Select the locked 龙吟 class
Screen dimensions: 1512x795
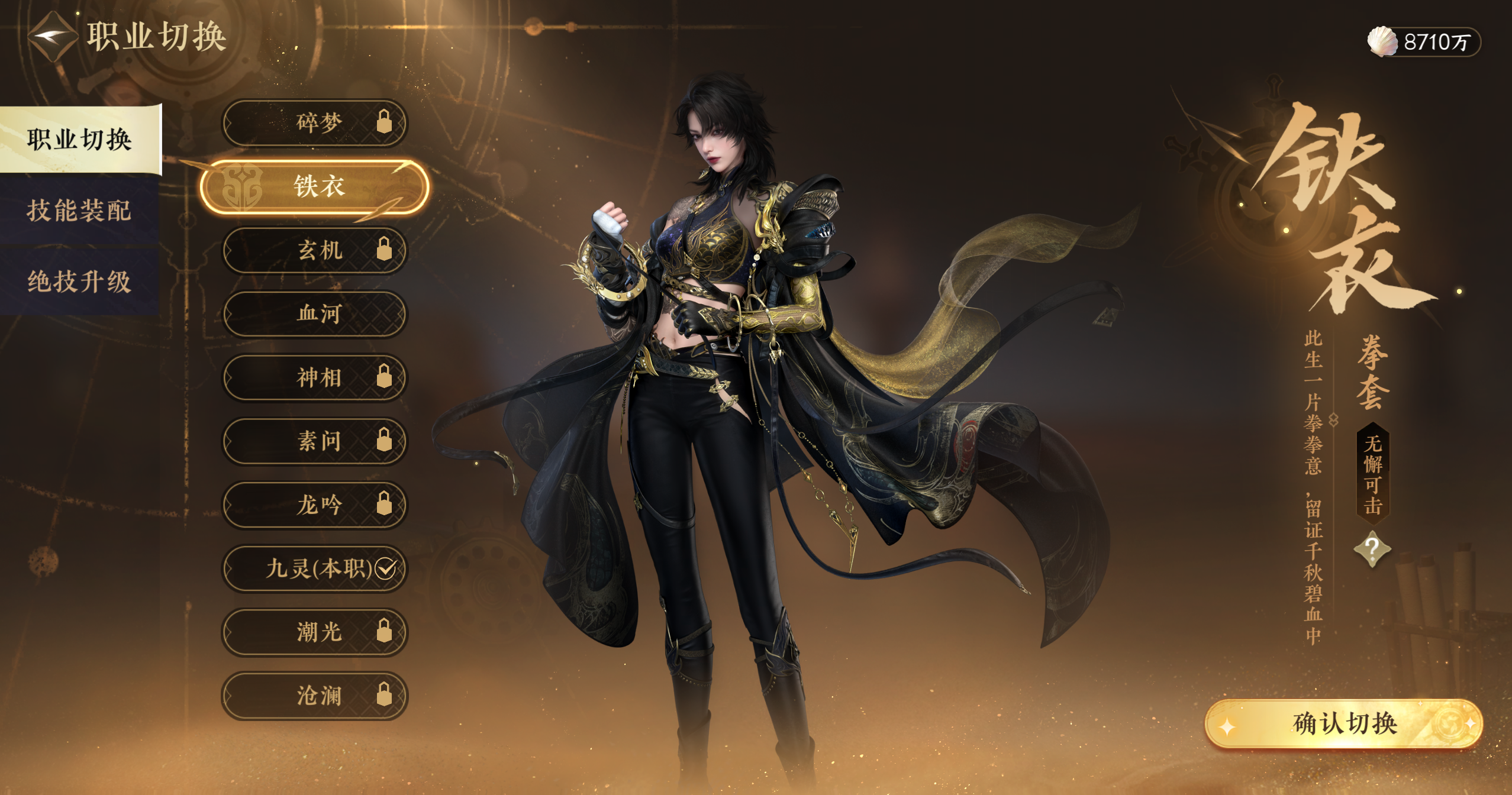tap(315, 505)
